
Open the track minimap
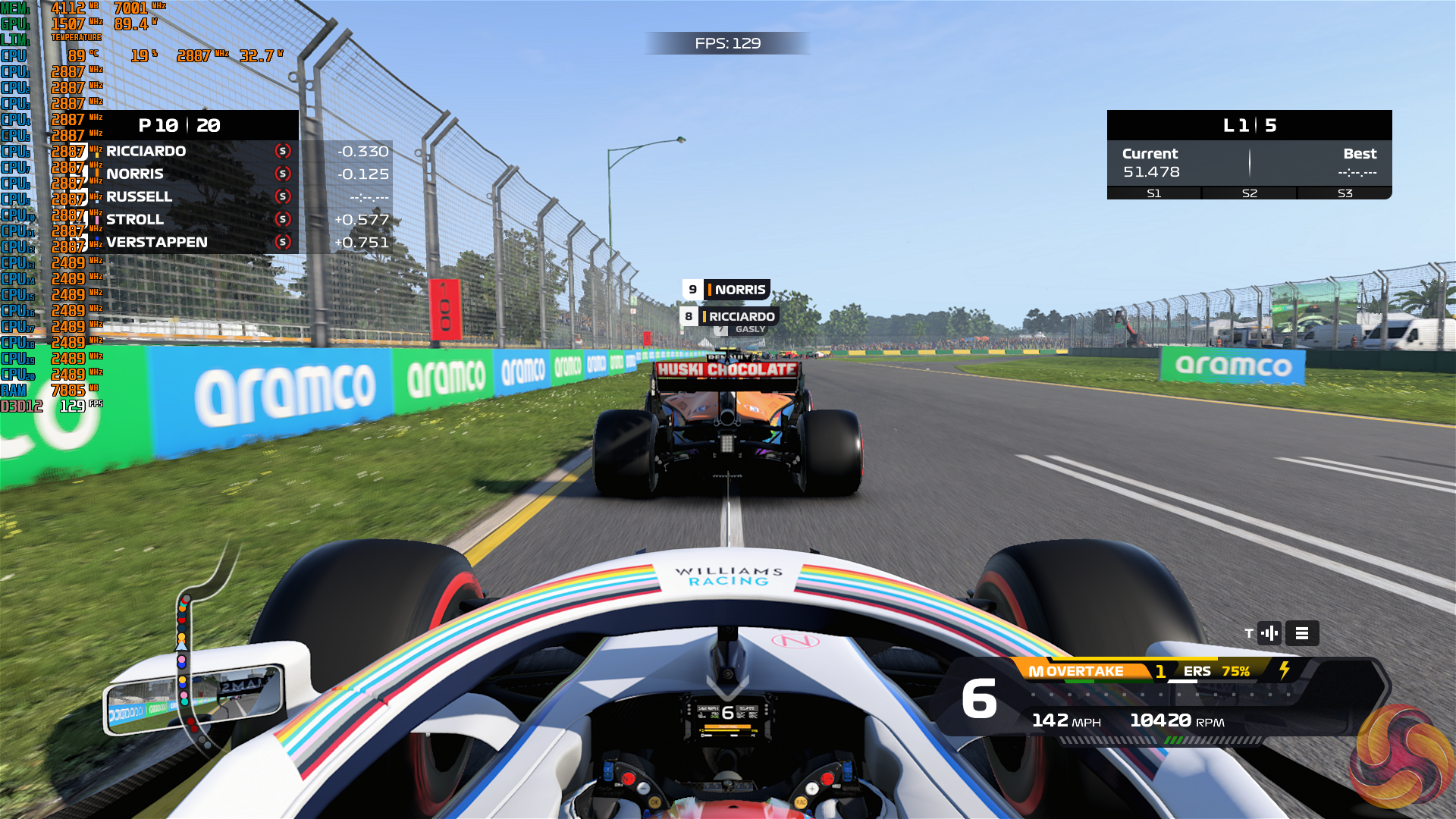click(x=190, y=652)
